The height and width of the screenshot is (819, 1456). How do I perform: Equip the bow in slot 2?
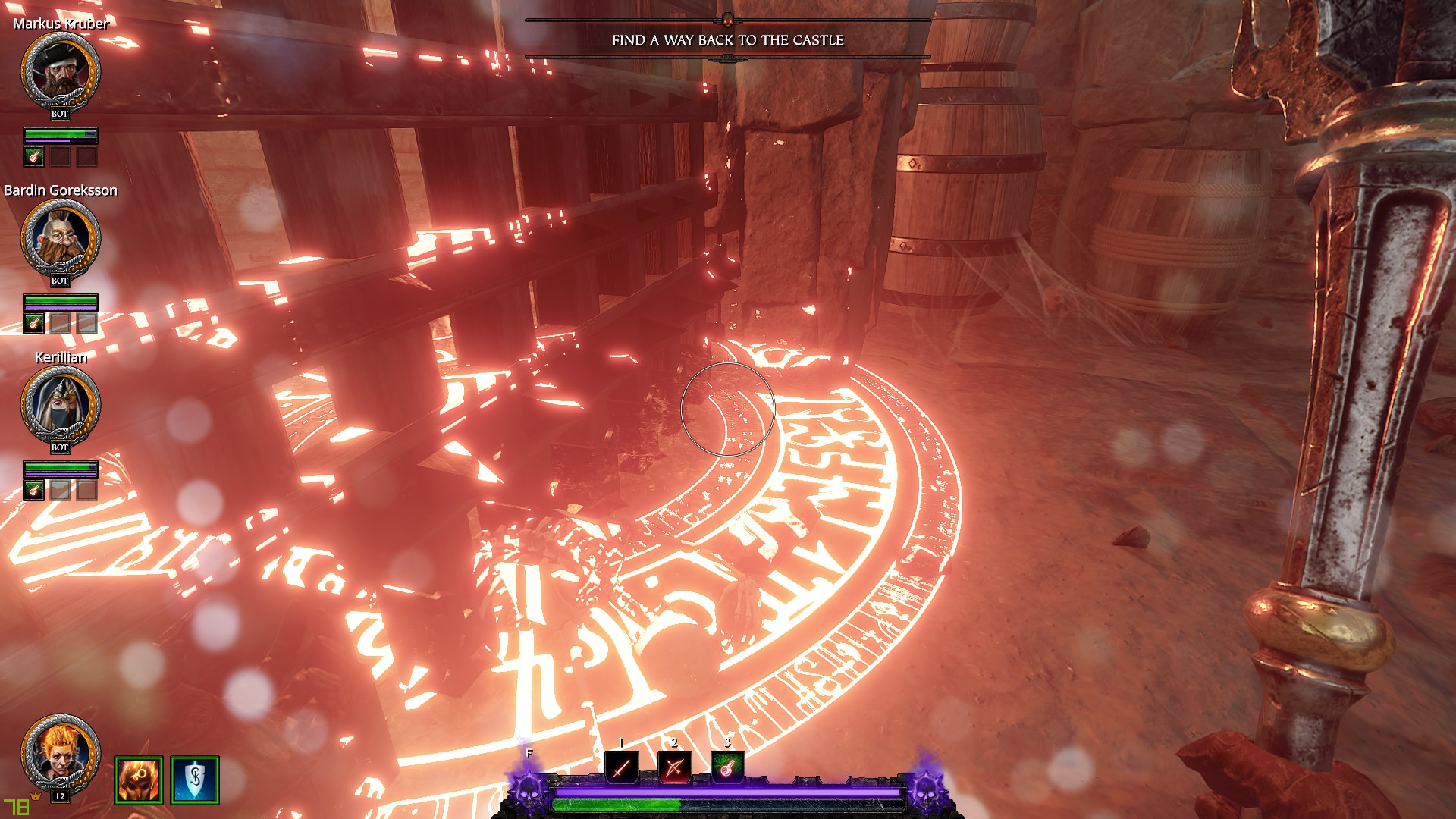click(674, 768)
